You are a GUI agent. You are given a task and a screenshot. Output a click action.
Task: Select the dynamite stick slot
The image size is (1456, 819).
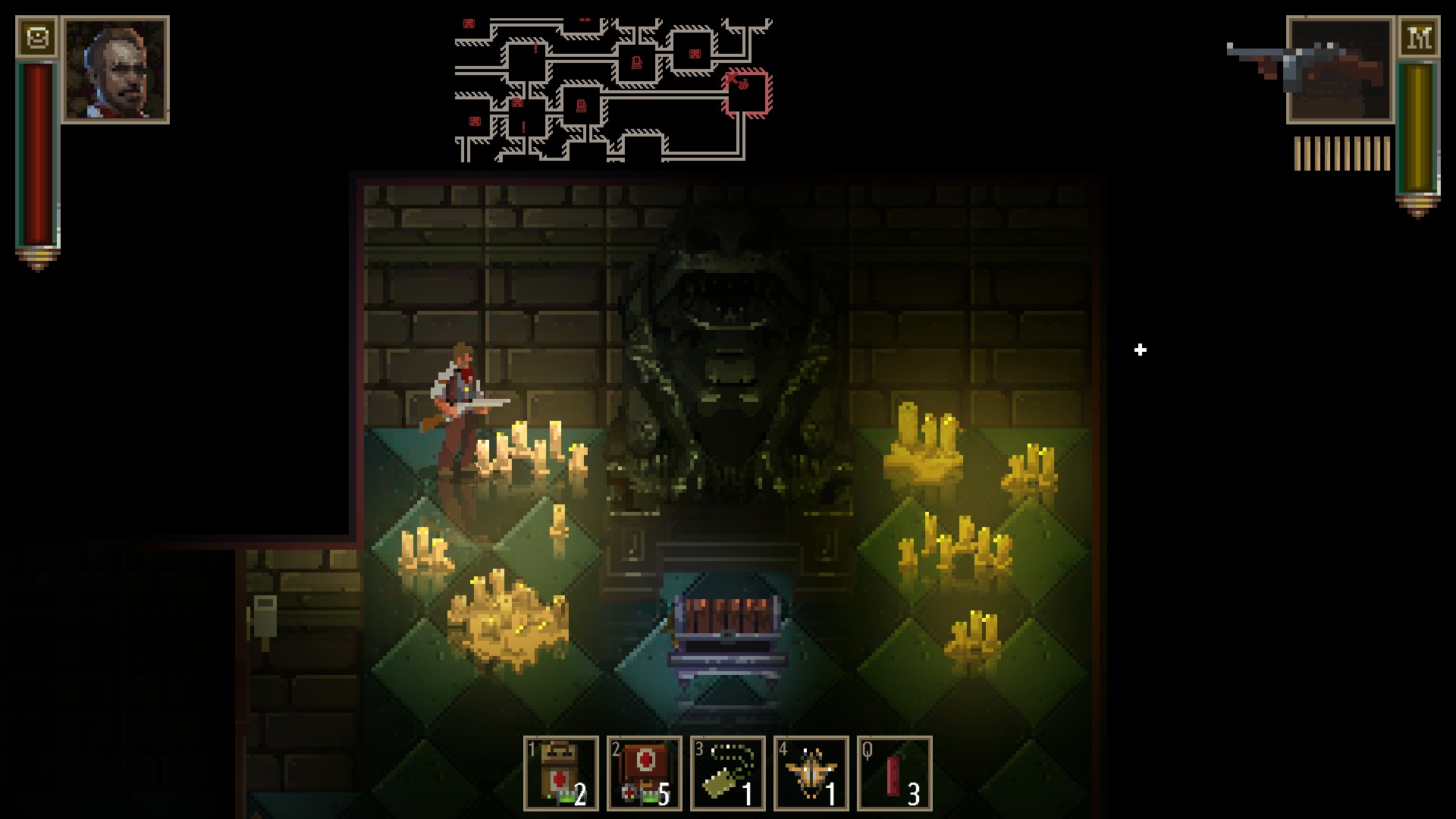click(895, 773)
